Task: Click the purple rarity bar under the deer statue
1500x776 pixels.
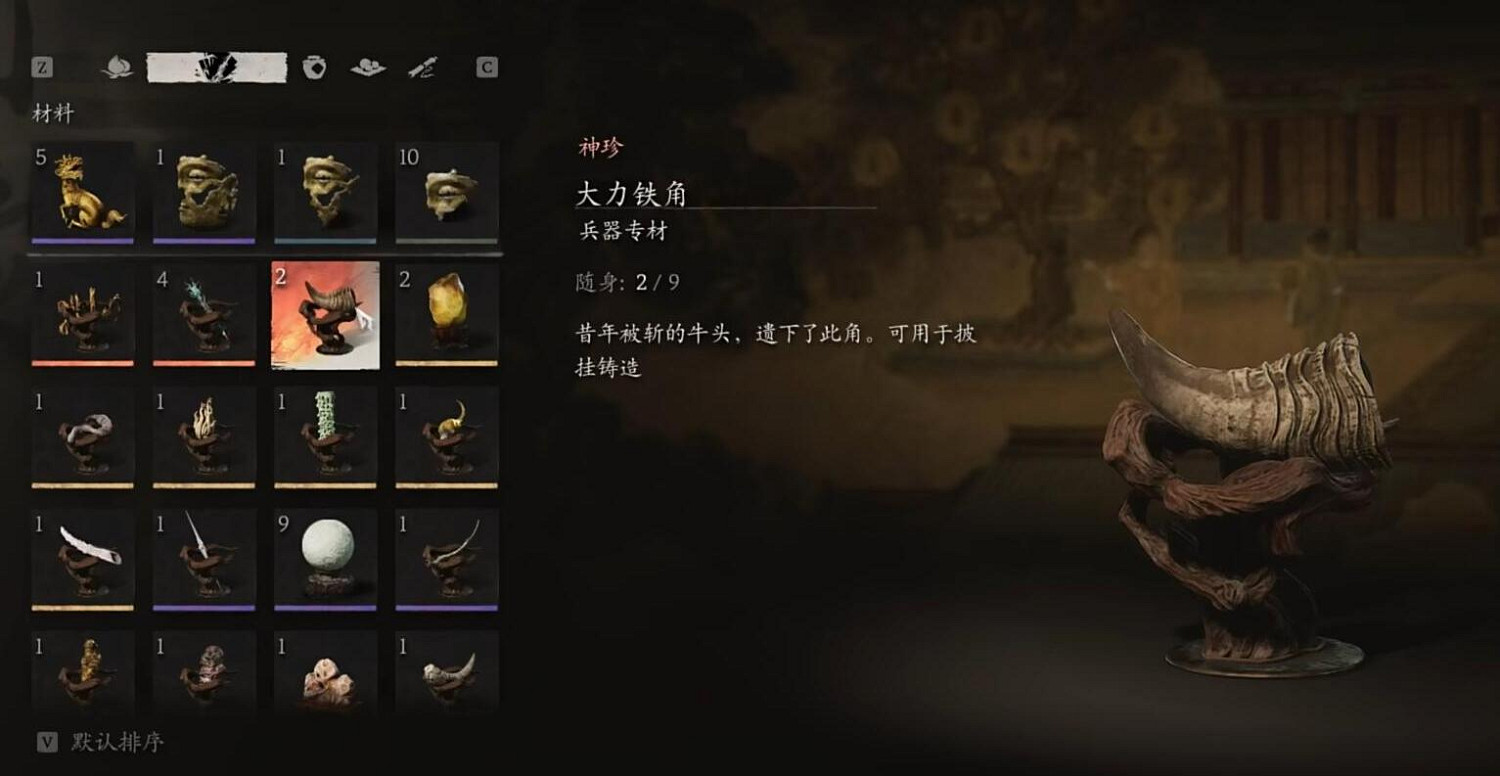Action: pyautogui.click(x=81, y=238)
